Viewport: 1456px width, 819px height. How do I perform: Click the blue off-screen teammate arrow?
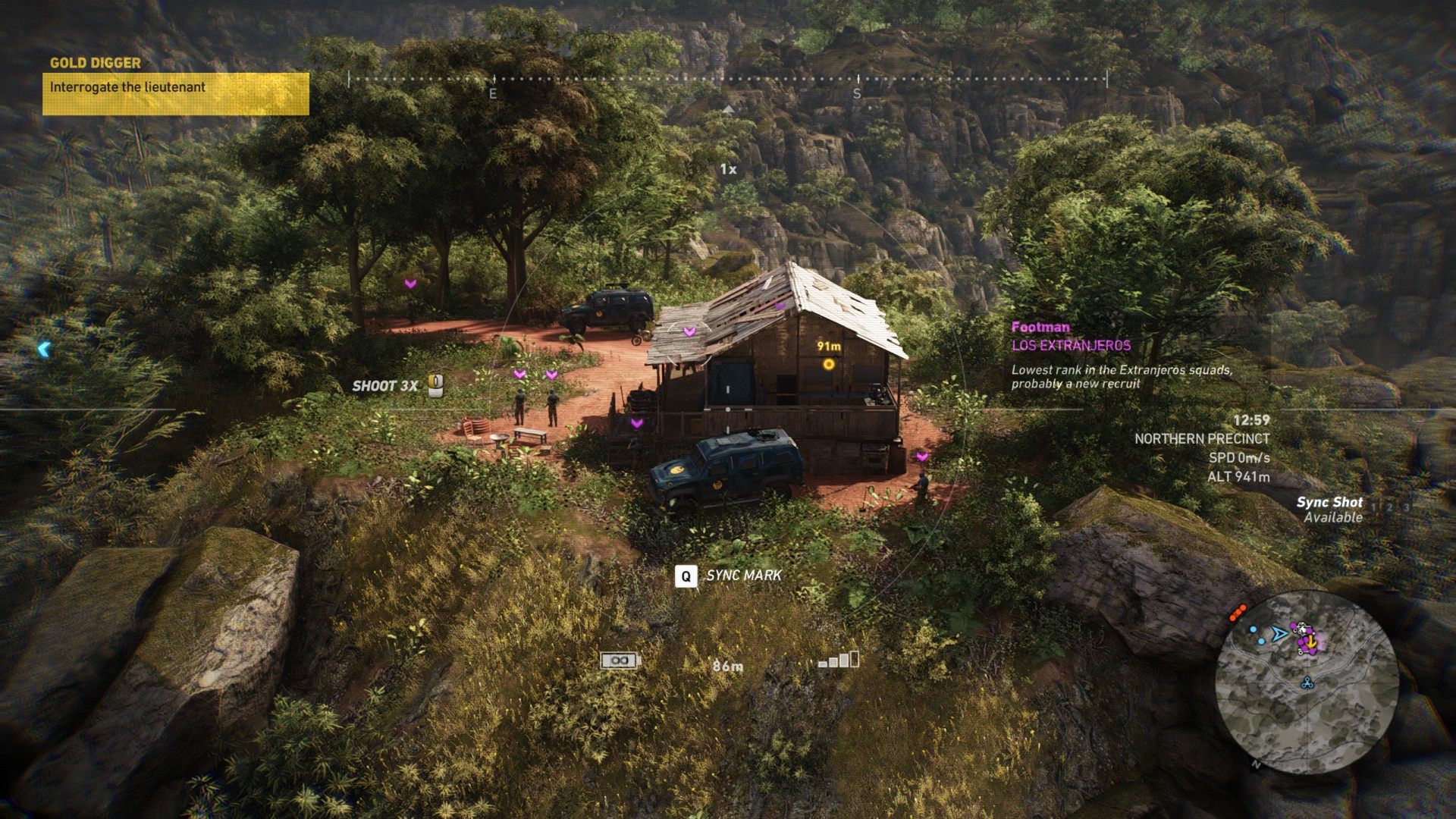[x=44, y=349]
